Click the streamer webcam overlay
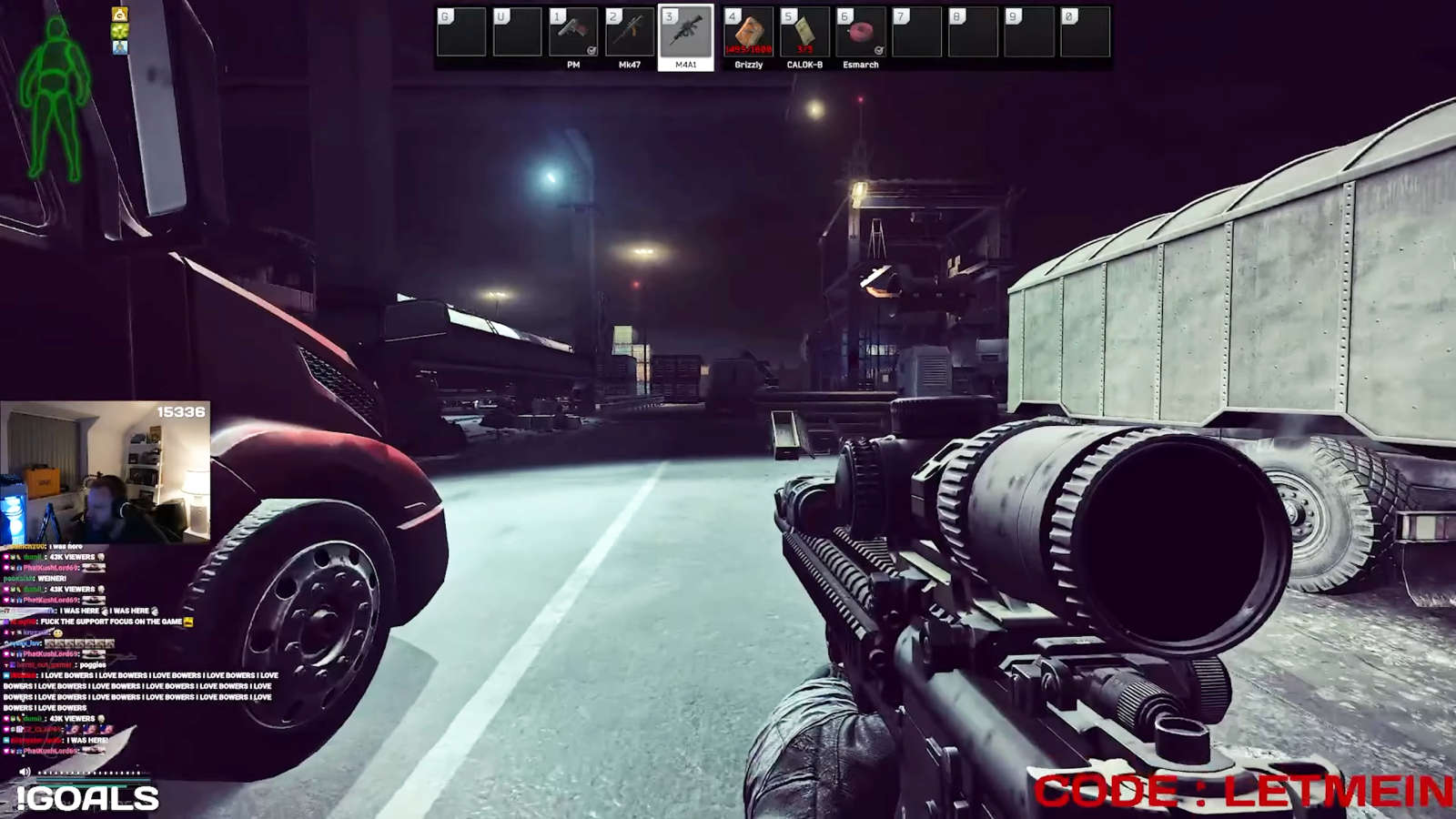This screenshot has width=1456, height=819. point(106,471)
